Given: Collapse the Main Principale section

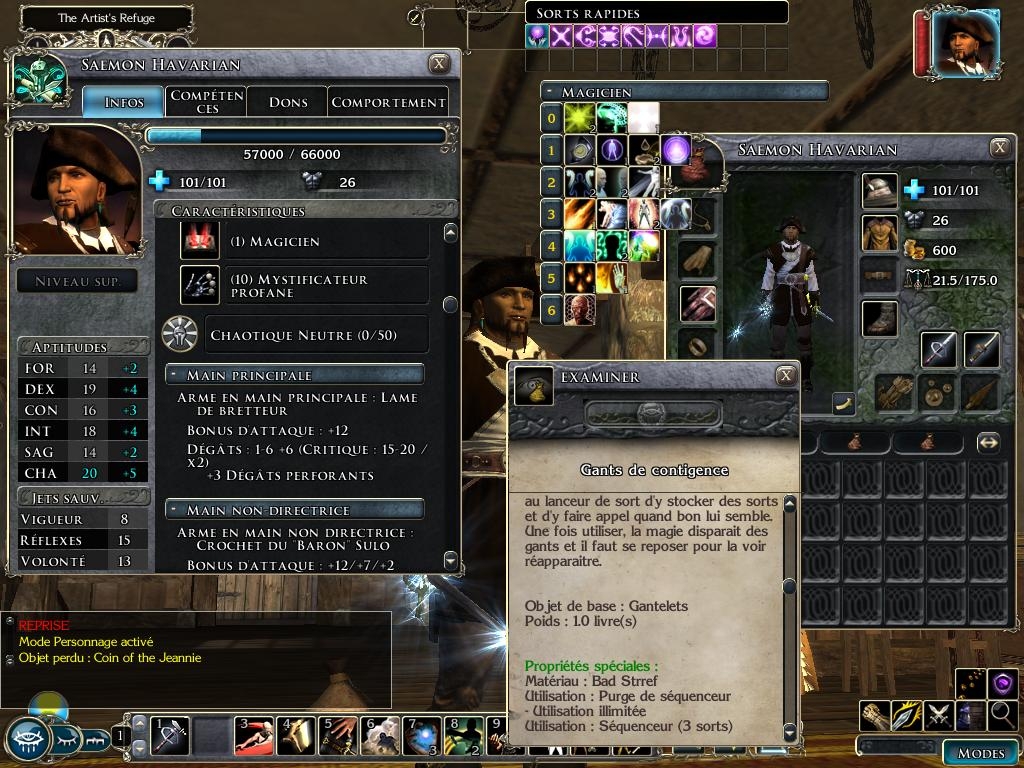Looking at the screenshot, I should (x=176, y=375).
